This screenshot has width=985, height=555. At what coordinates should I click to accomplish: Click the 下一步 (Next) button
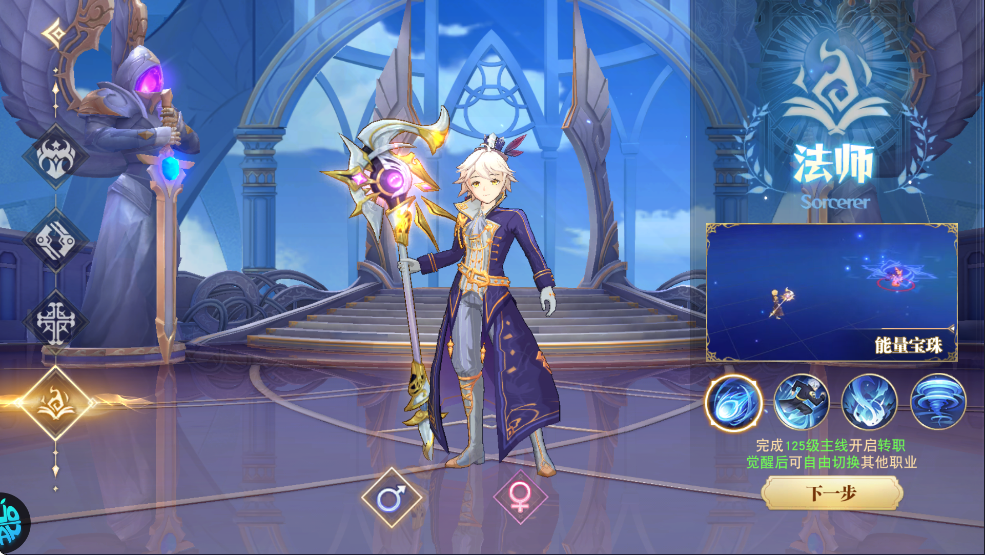pos(832,493)
